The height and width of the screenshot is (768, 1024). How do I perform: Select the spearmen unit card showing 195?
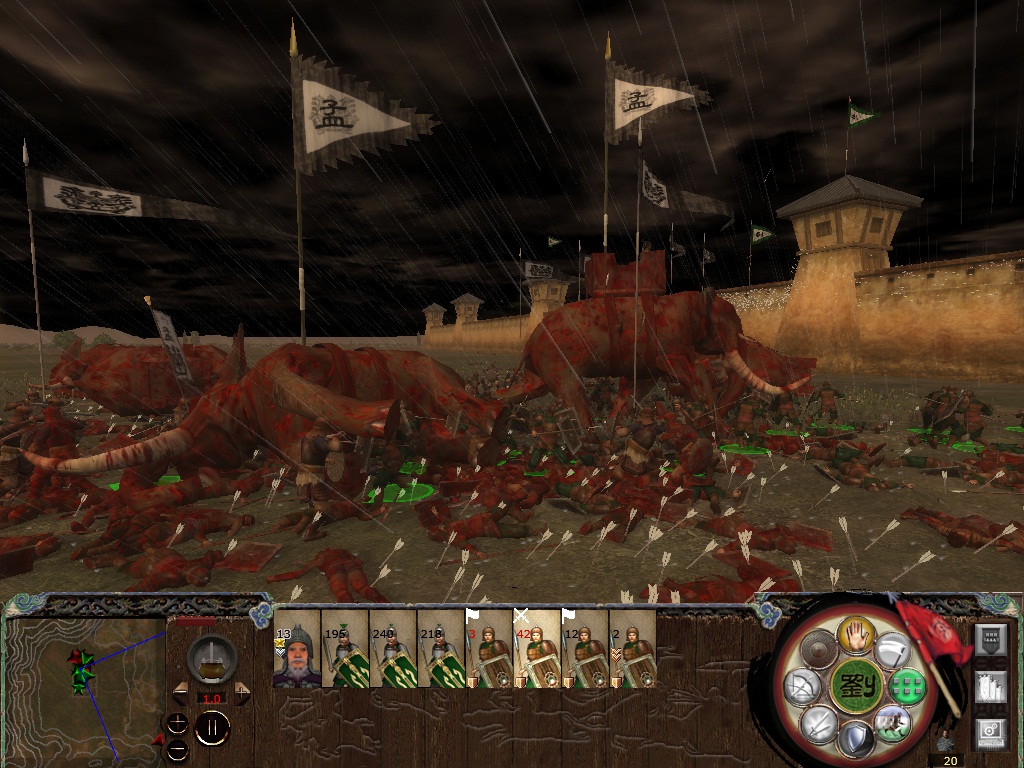(345, 649)
